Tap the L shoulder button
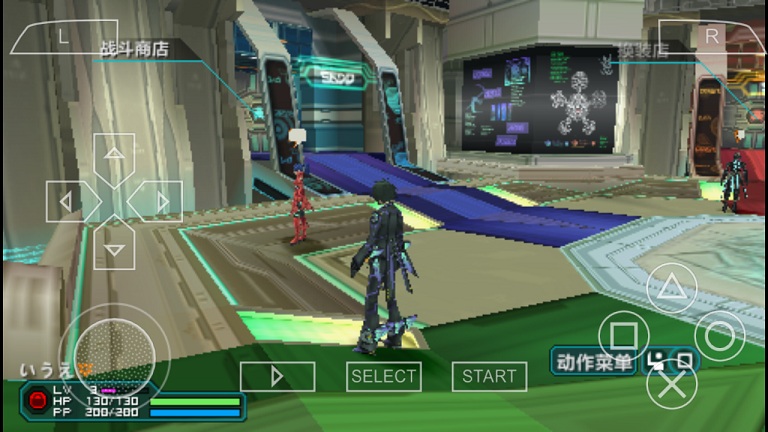The width and height of the screenshot is (768, 432). click(x=63, y=37)
